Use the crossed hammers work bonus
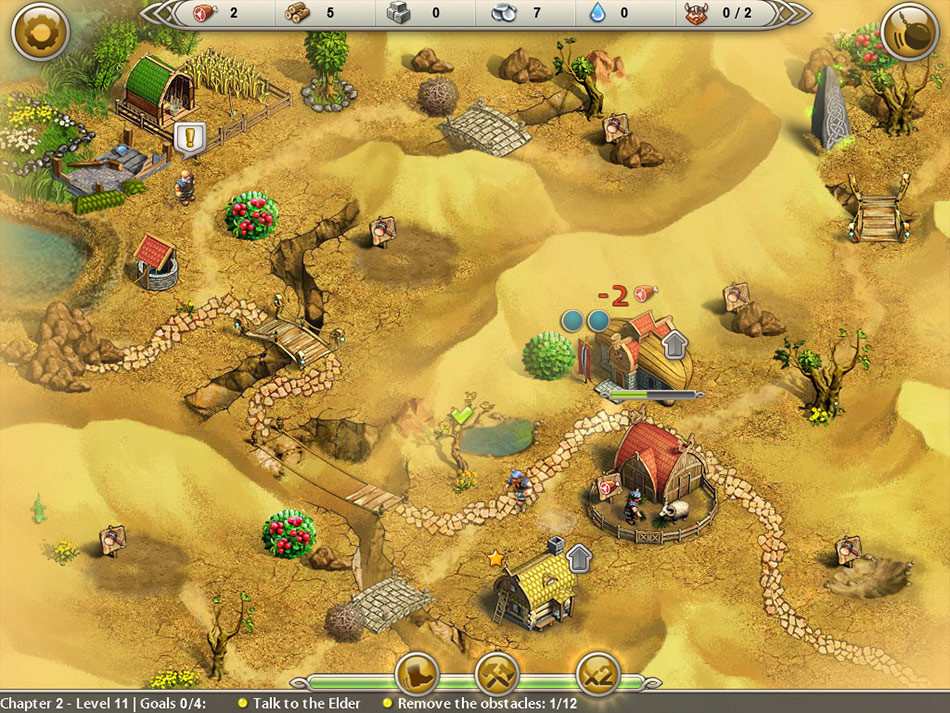The width and height of the screenshot is (950, 713). (496, 675)
